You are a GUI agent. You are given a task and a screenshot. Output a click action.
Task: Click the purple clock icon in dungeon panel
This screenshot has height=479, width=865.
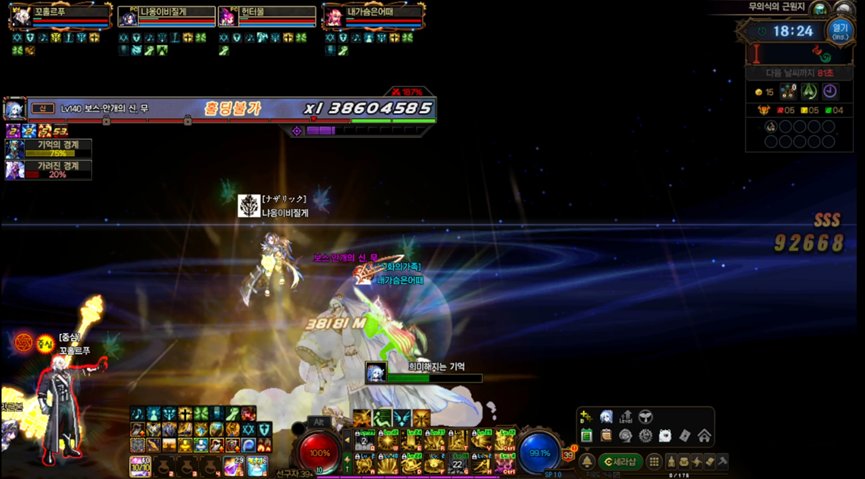(x=829, y=91)
